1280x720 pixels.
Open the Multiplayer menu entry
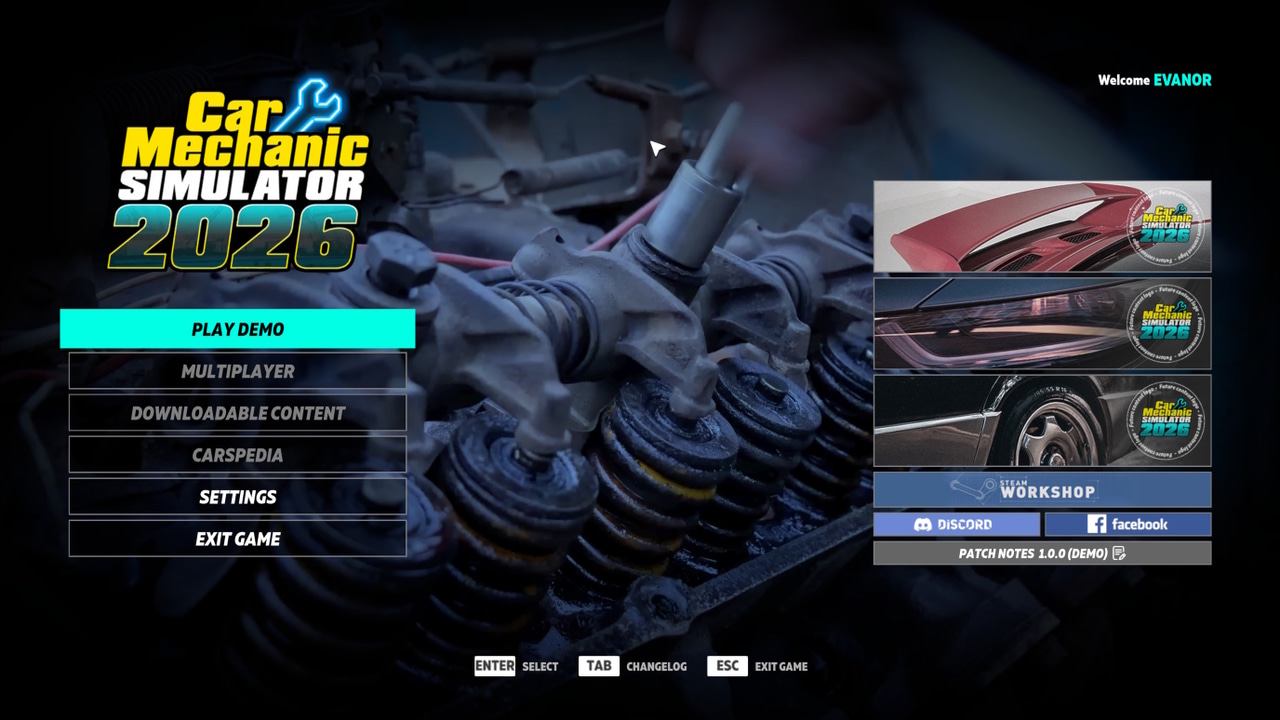click(x=237, y=371)
